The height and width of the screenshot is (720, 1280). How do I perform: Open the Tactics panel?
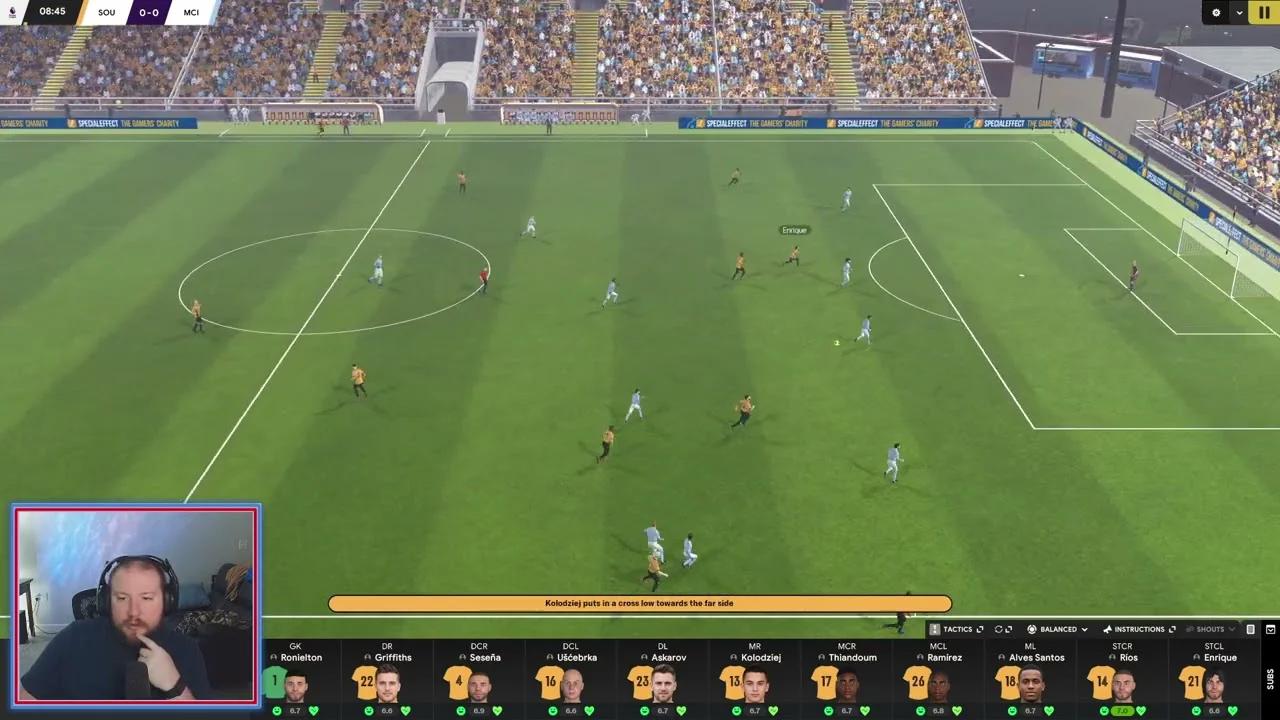[958, 629]
